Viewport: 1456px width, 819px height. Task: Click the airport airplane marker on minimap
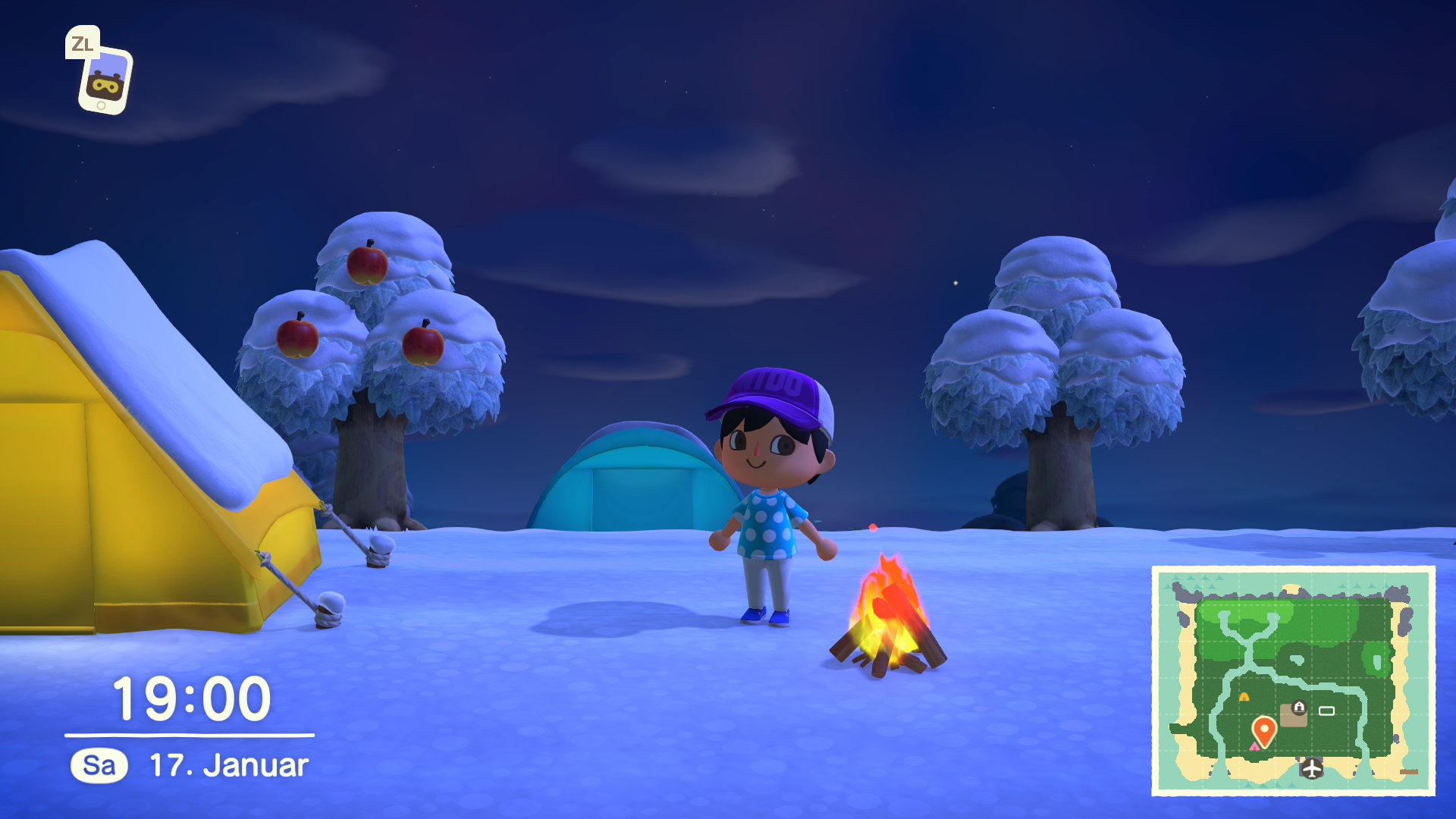coord(1312,768)
